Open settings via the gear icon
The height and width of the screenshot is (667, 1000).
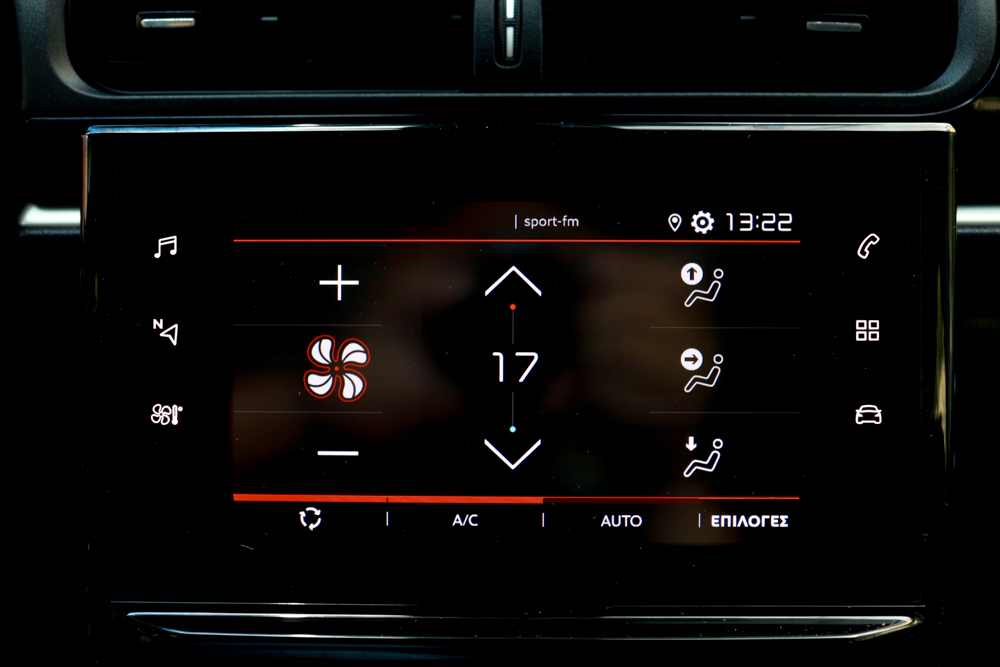point(703,223)
